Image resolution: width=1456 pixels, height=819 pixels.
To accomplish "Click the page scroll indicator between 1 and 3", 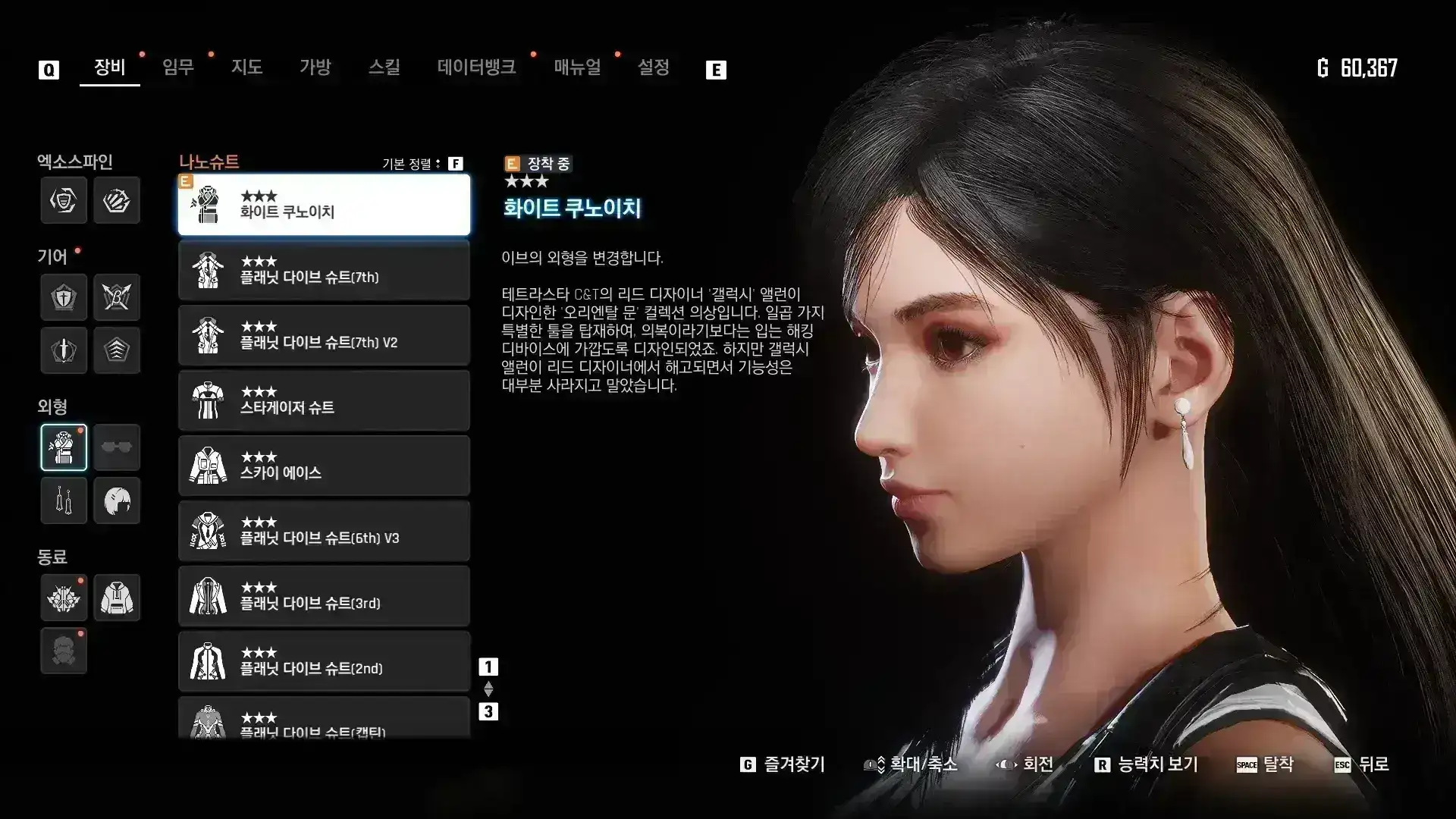I will [x=489, y=689].
